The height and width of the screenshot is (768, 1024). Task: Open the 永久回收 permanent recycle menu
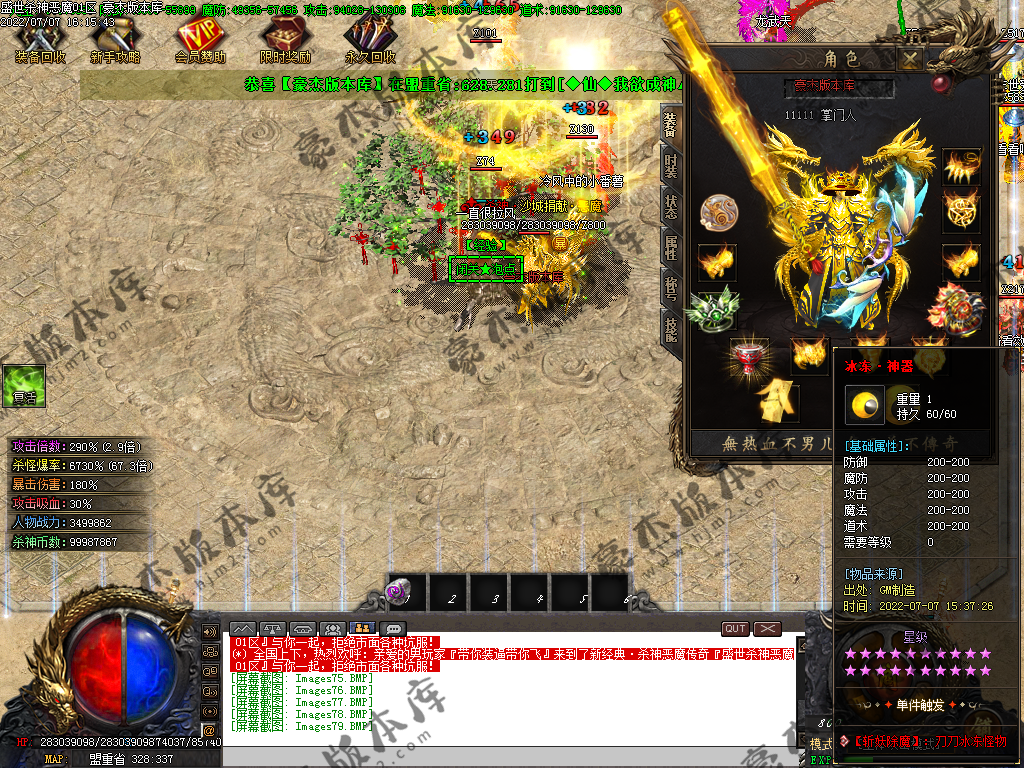(x=370, y=40)
